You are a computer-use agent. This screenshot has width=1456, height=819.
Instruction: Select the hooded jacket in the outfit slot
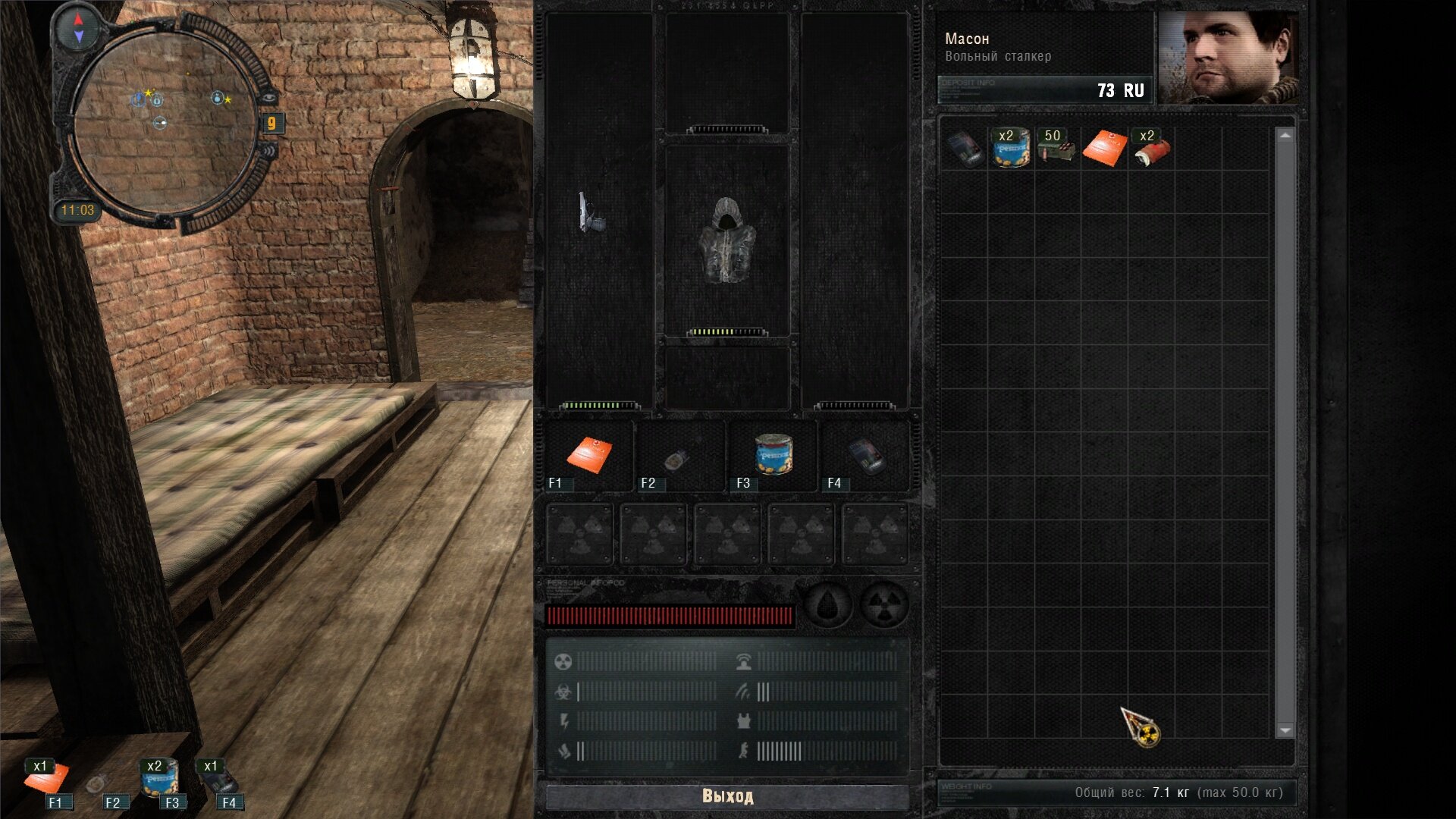(x=726, y=242)
